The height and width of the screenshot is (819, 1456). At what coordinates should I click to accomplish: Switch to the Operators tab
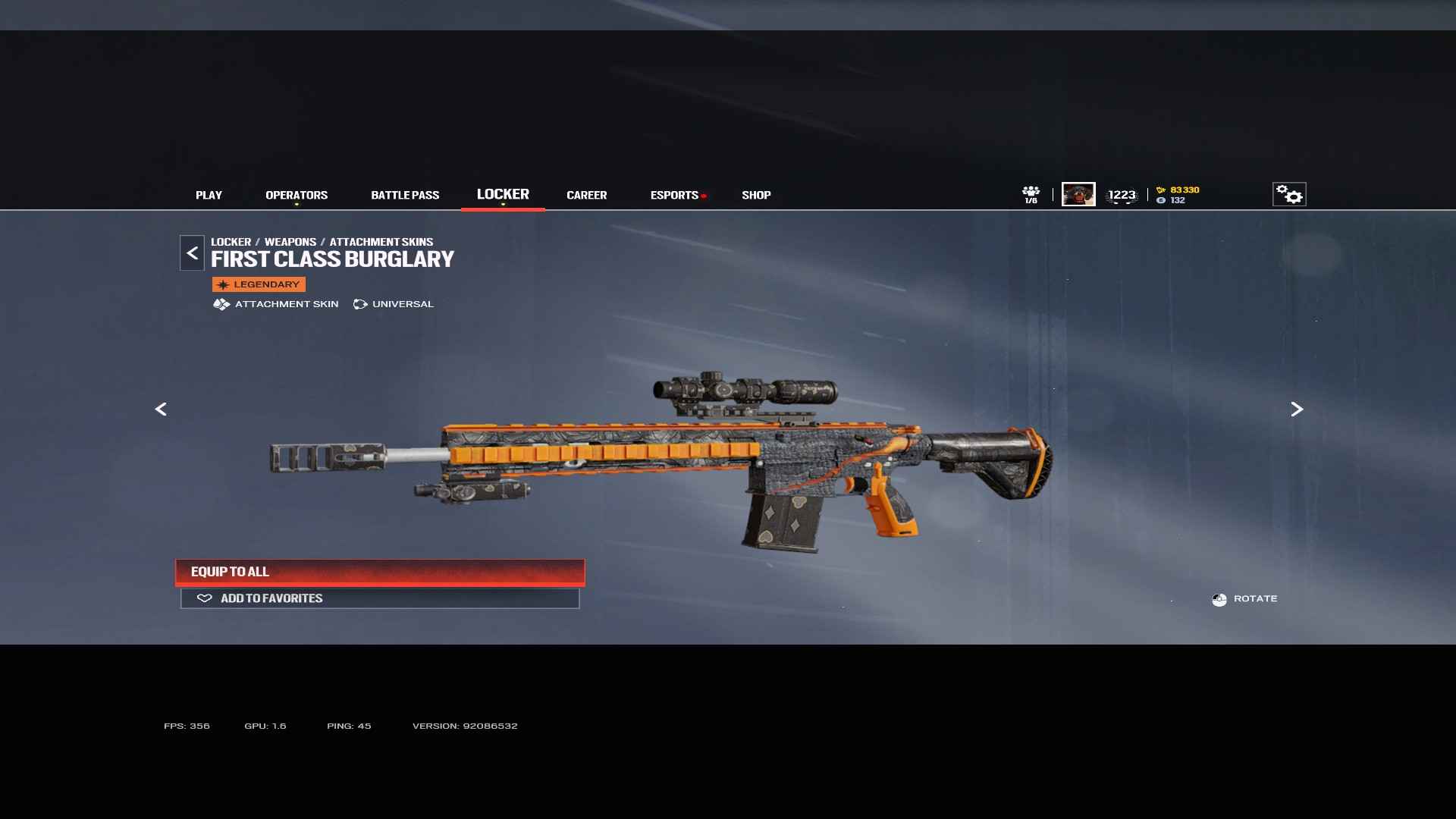pos(297,195)
